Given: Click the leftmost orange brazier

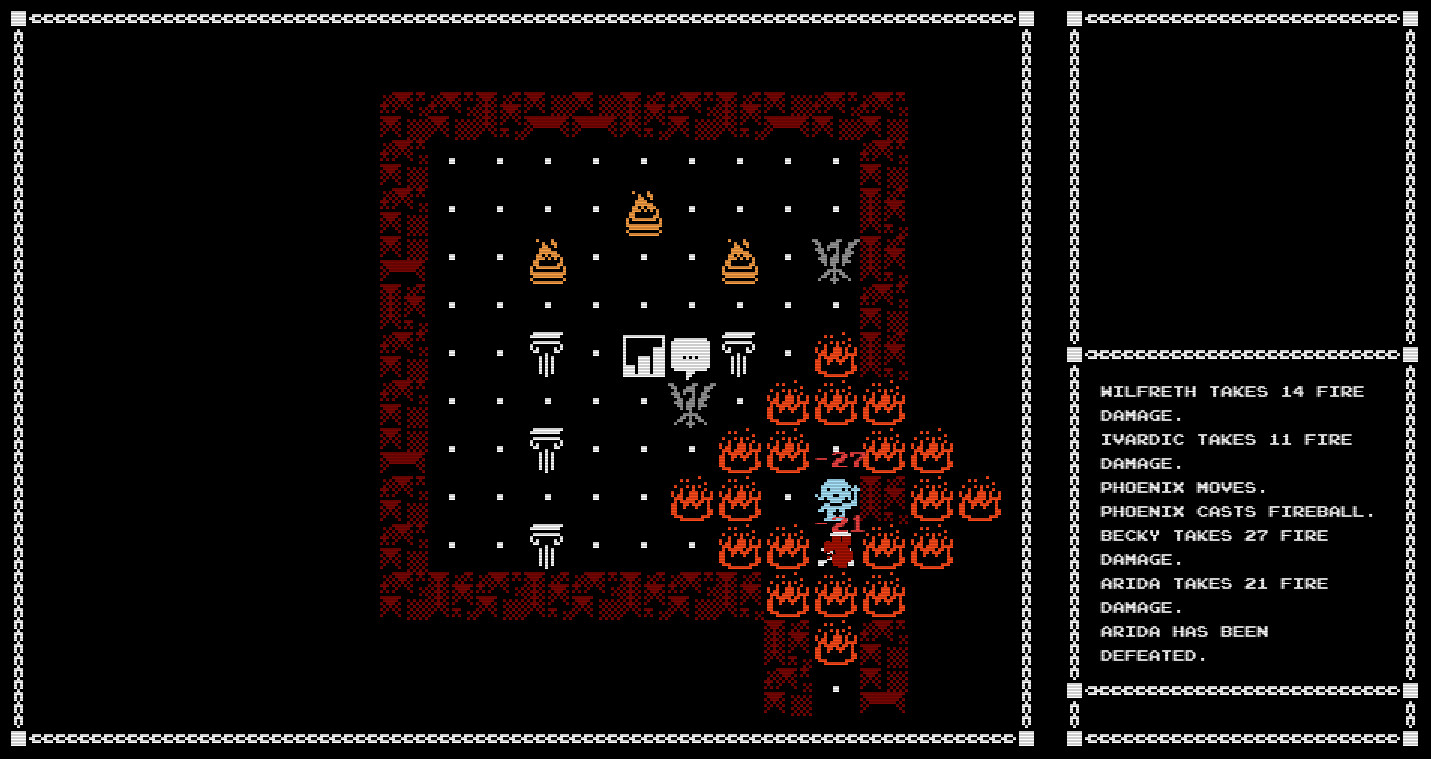Looking at the screenshot, I should click(548, 262).
